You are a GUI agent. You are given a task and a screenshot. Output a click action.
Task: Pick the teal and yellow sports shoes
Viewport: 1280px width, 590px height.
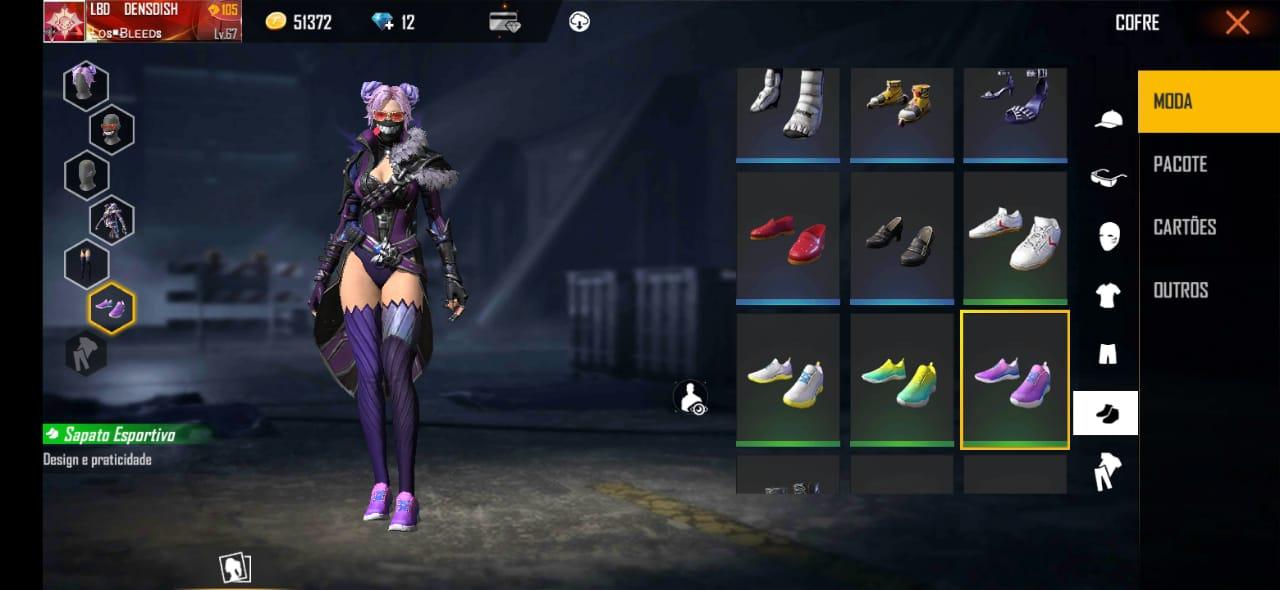901,380
